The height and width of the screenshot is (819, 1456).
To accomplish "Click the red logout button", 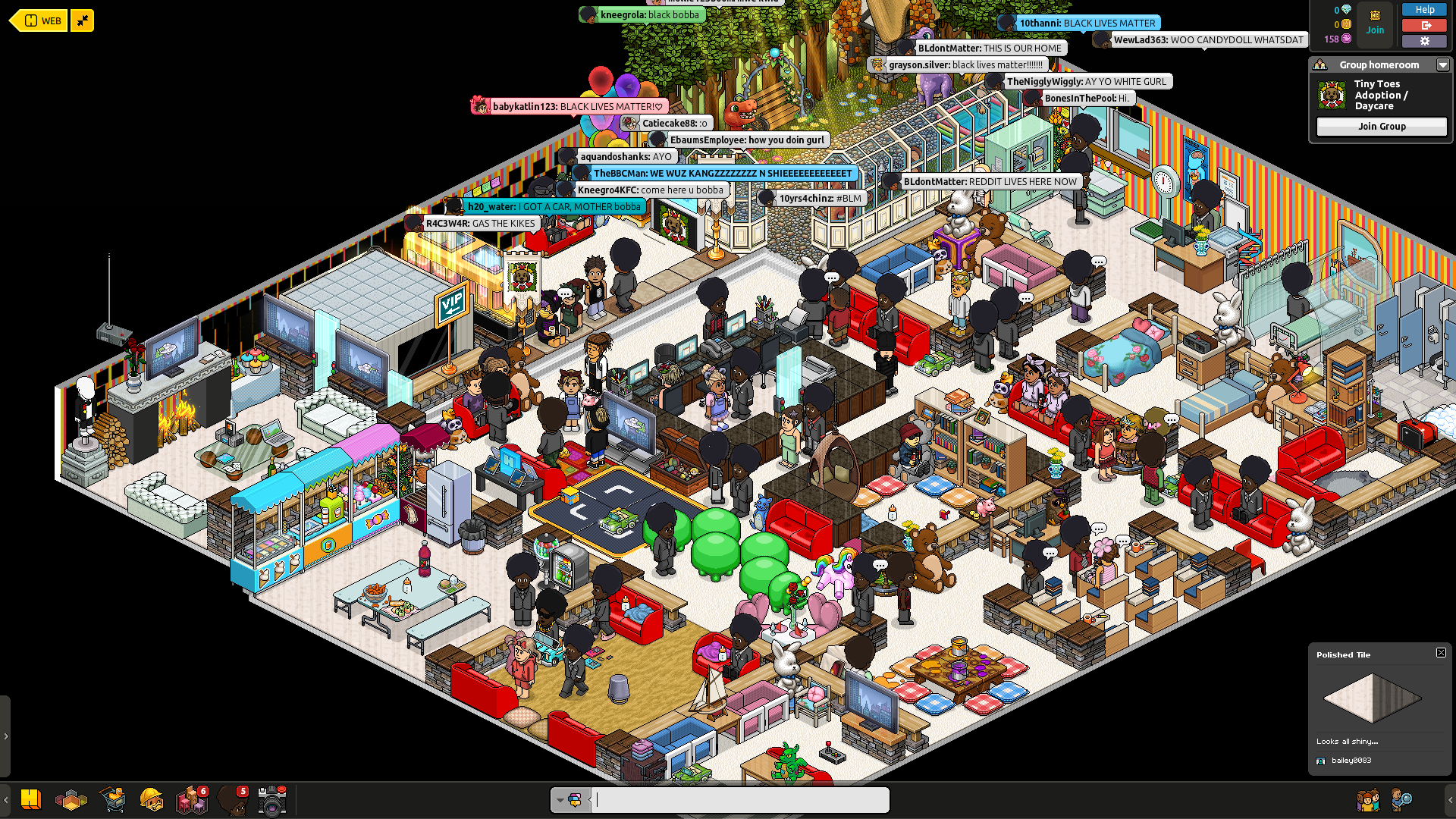I will point(1424,25).
